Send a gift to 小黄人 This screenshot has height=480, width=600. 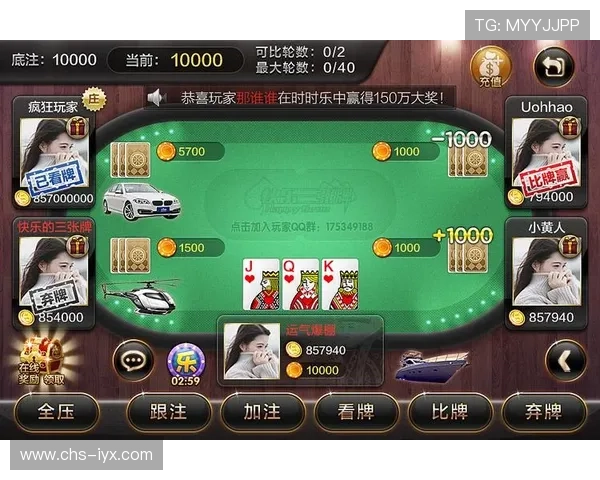pyautogui.click(x=568, y=246)
